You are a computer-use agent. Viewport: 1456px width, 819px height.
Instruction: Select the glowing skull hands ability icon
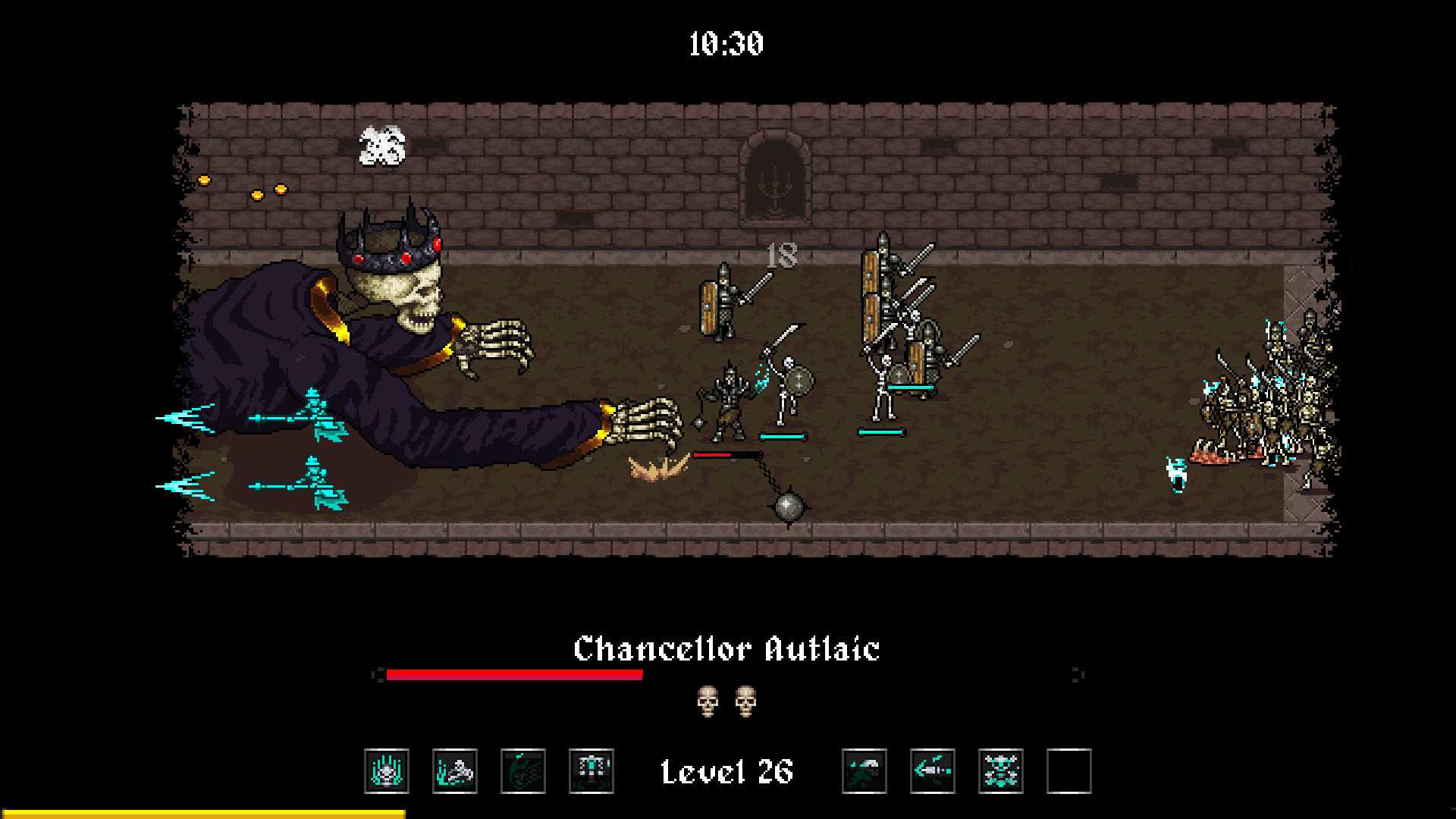(x=387, y=771)
